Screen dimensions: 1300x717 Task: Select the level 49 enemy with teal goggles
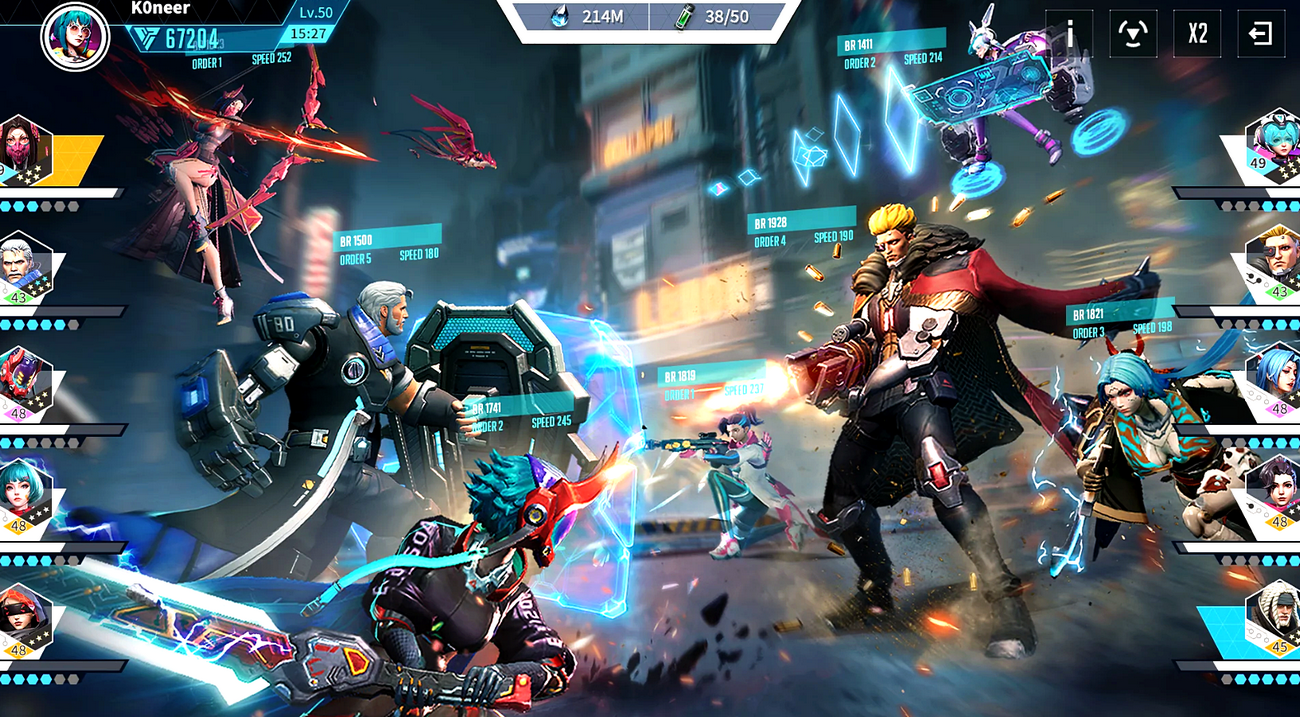1272,147
